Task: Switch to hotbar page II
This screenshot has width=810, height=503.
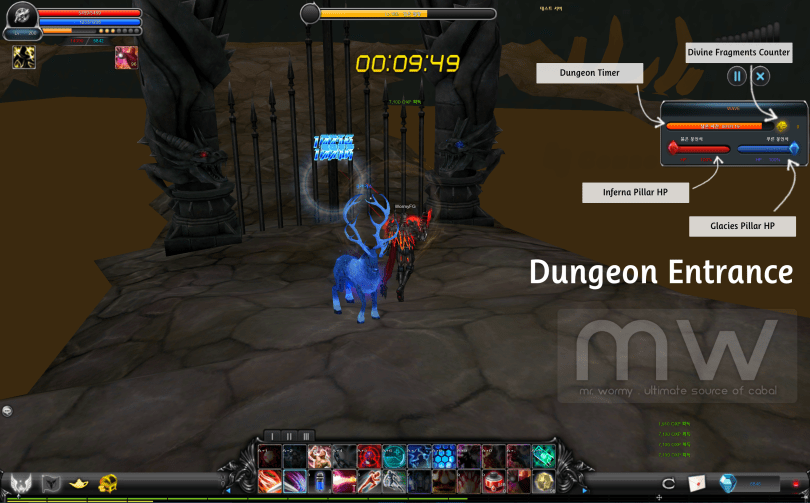Action: coord(289,436)
